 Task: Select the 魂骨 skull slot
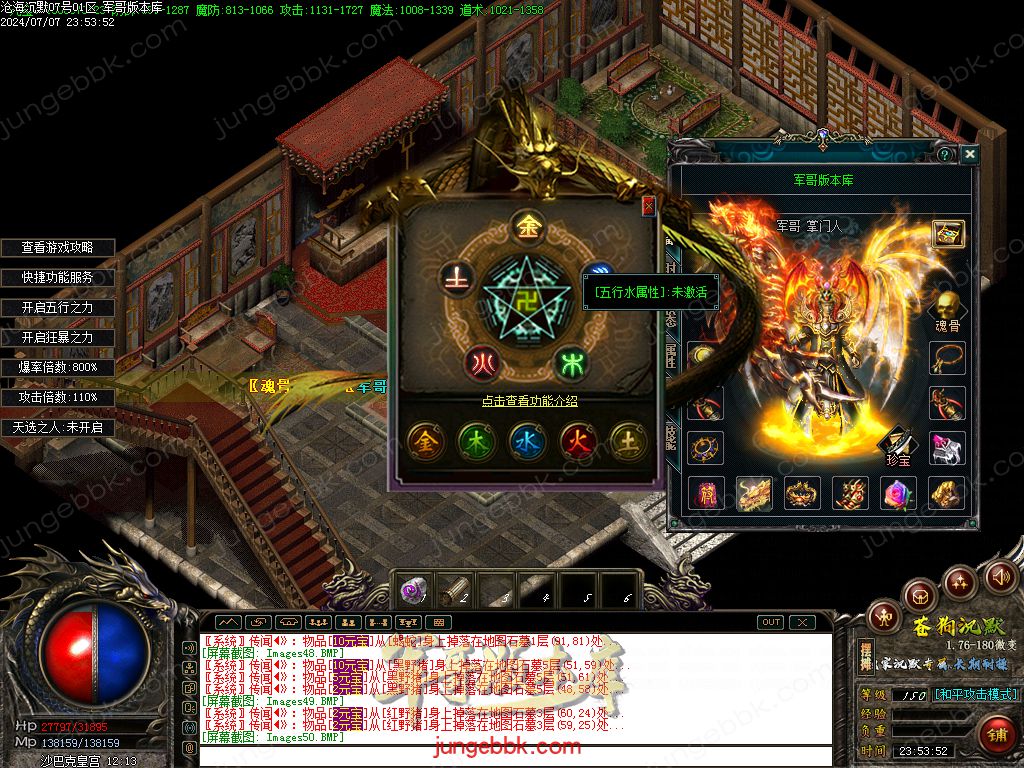click(x=947, y=304)
